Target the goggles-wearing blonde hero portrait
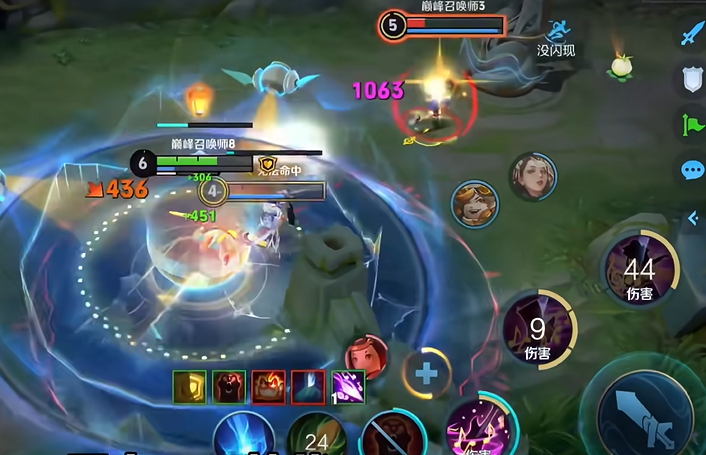Viewport: 706px width, 455px height. [x=473, y=204]
